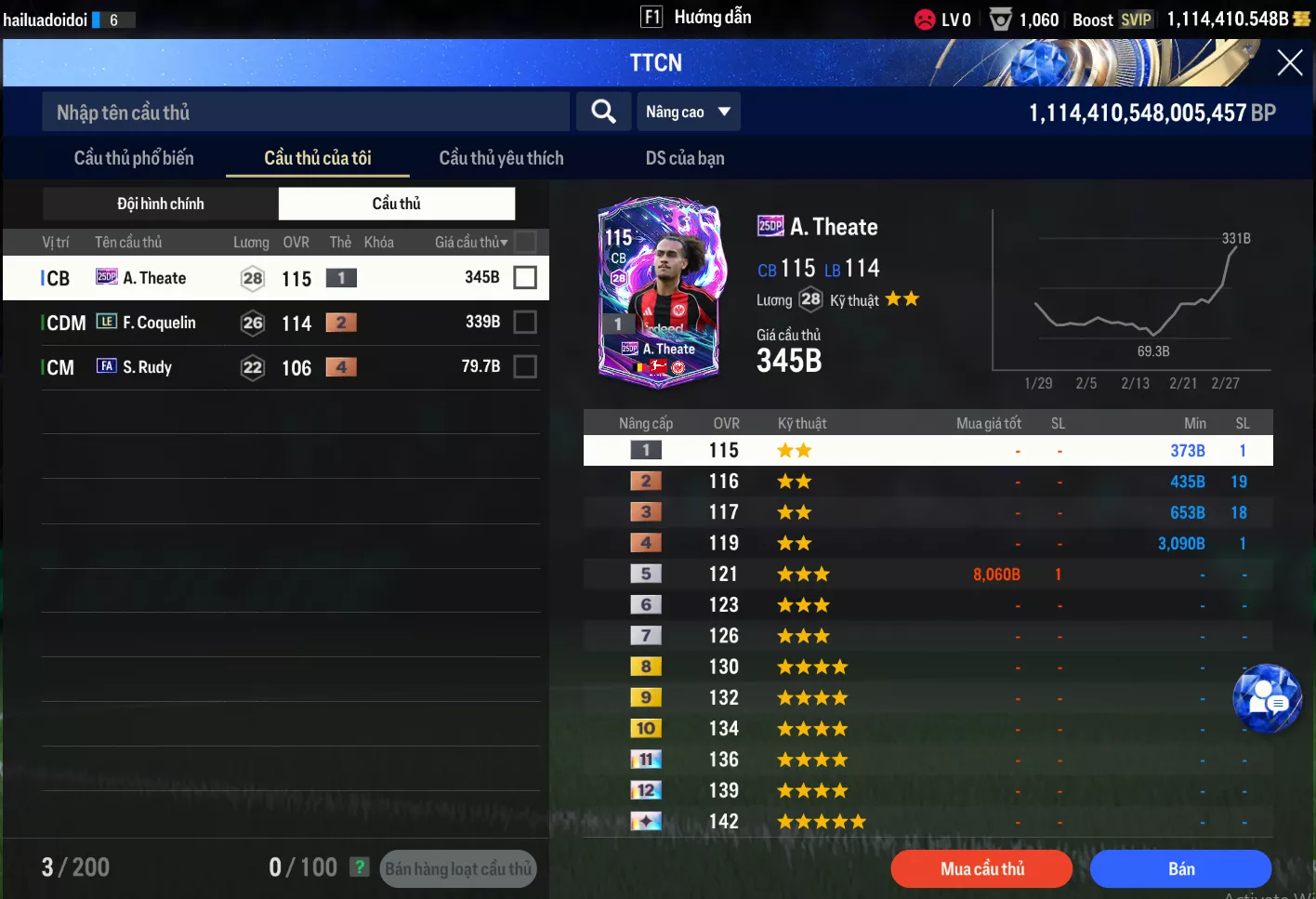Click the magnifying glass search button
1316x899 pixels.
603,112
